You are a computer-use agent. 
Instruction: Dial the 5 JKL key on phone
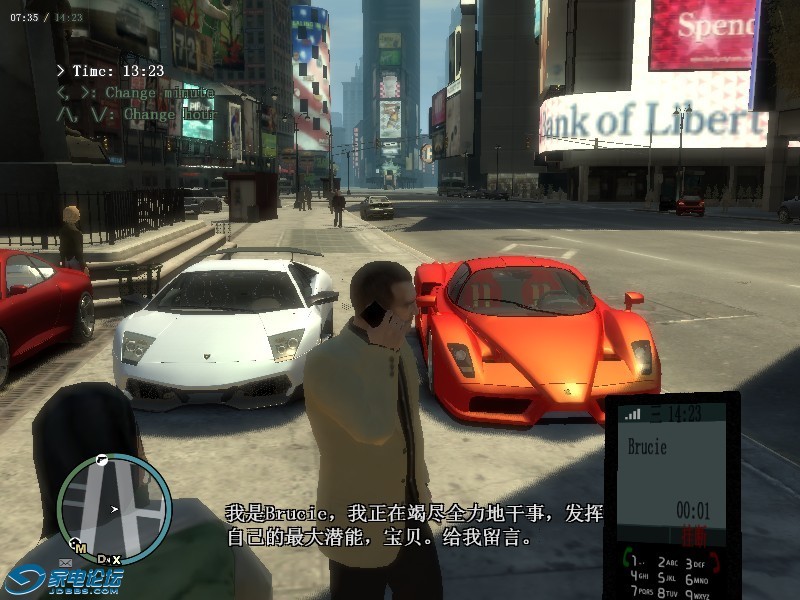tap(667, 577)
